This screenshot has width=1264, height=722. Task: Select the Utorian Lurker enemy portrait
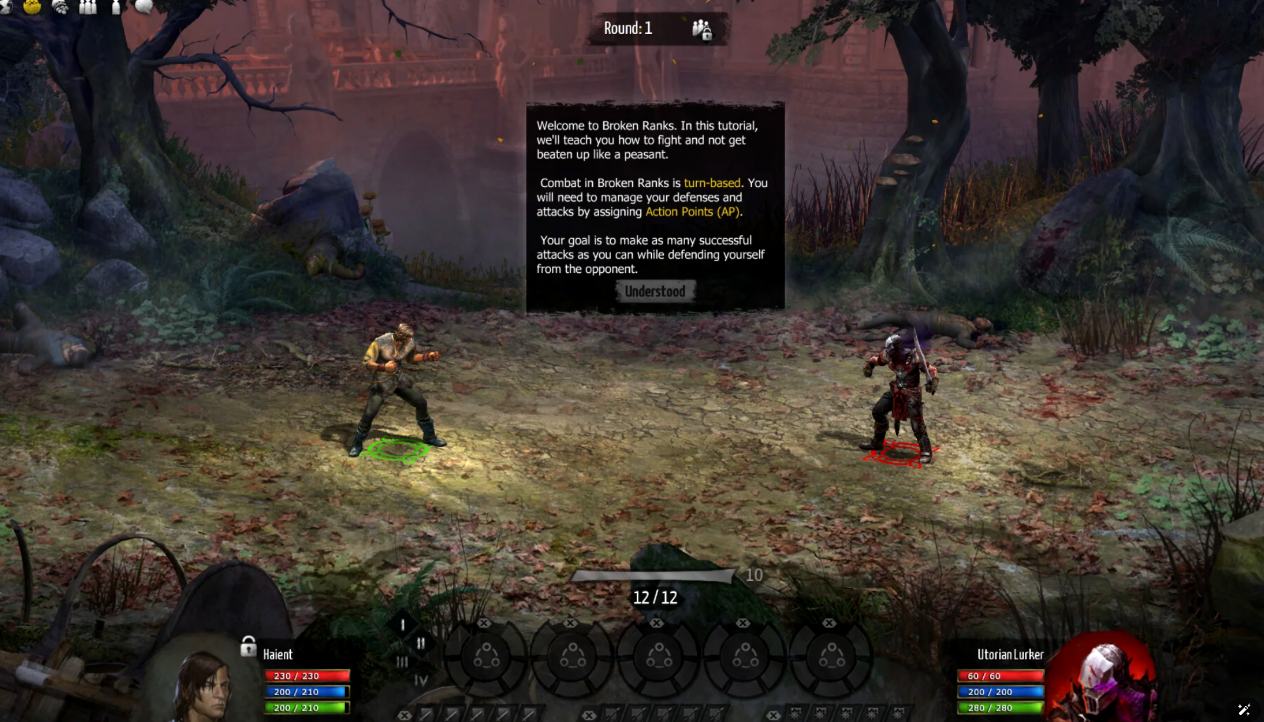point(1102,680)
